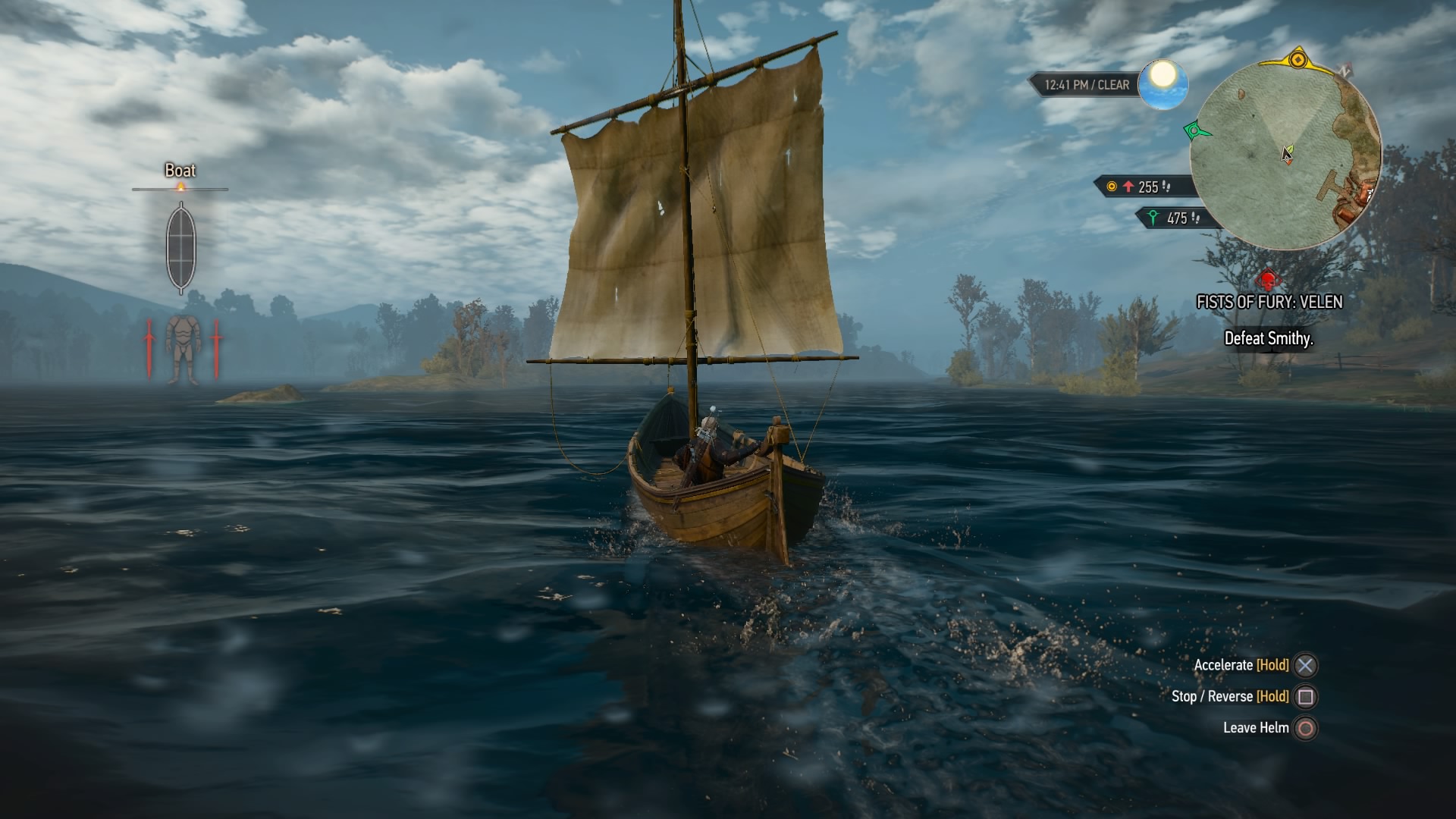Click the FISTS OF FURY: VELEN quest title
This screenshot has width=1456, height=819.
point(1269,302)
